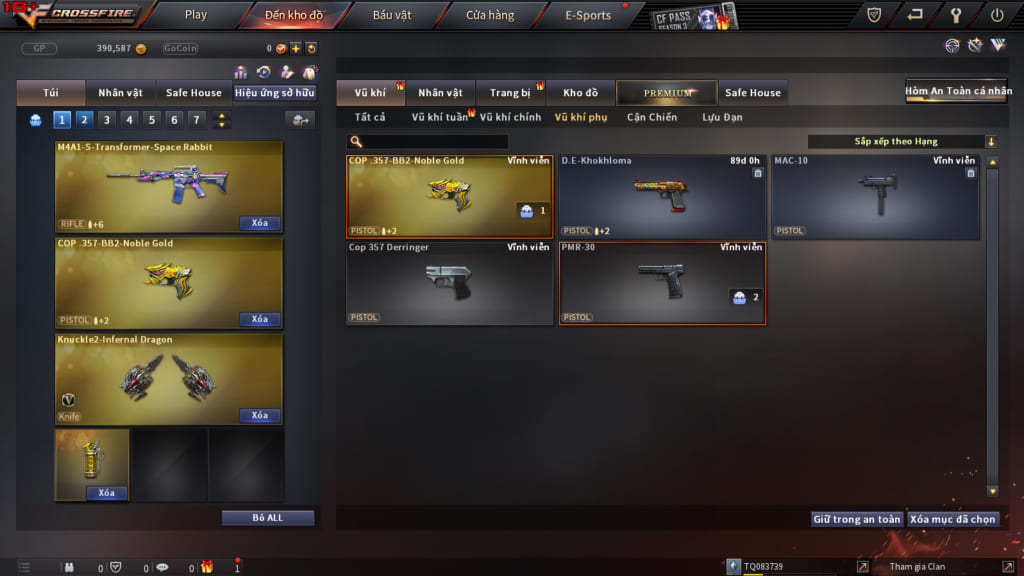The image size is (1024, 576).
Task: Go to the Báu vật section
Action: (391, 15)
